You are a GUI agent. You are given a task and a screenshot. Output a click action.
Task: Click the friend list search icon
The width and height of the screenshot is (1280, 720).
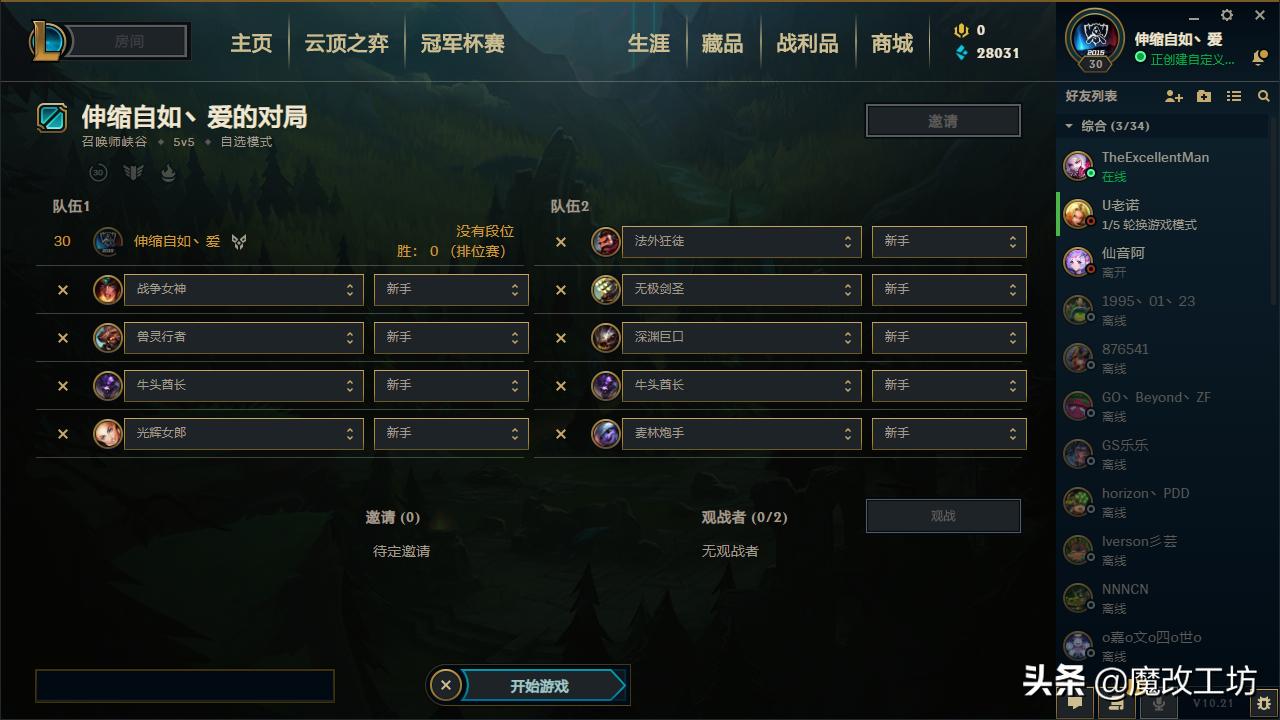pos(1263,96)
